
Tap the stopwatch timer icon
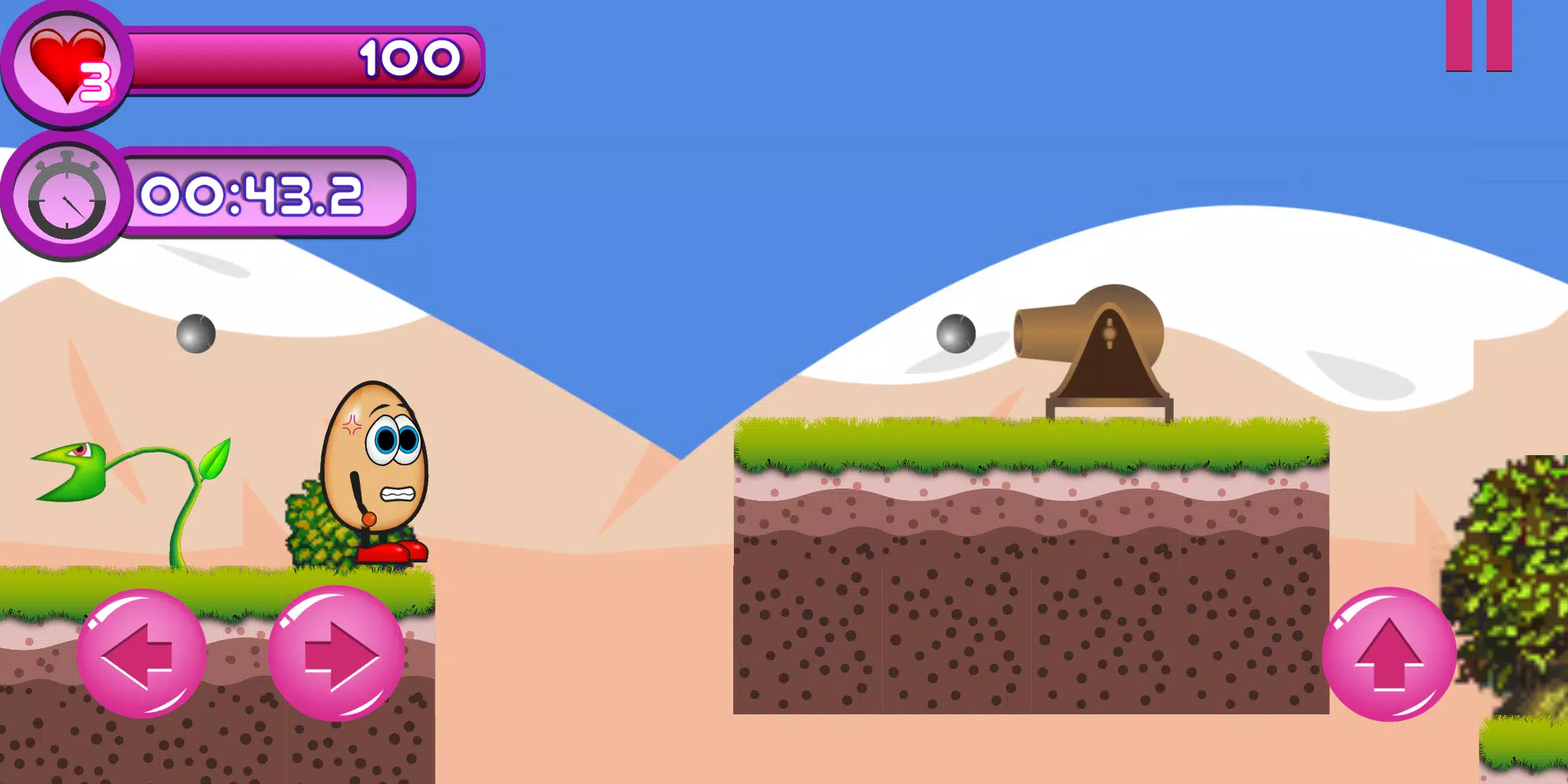click(x=65, y=196)
